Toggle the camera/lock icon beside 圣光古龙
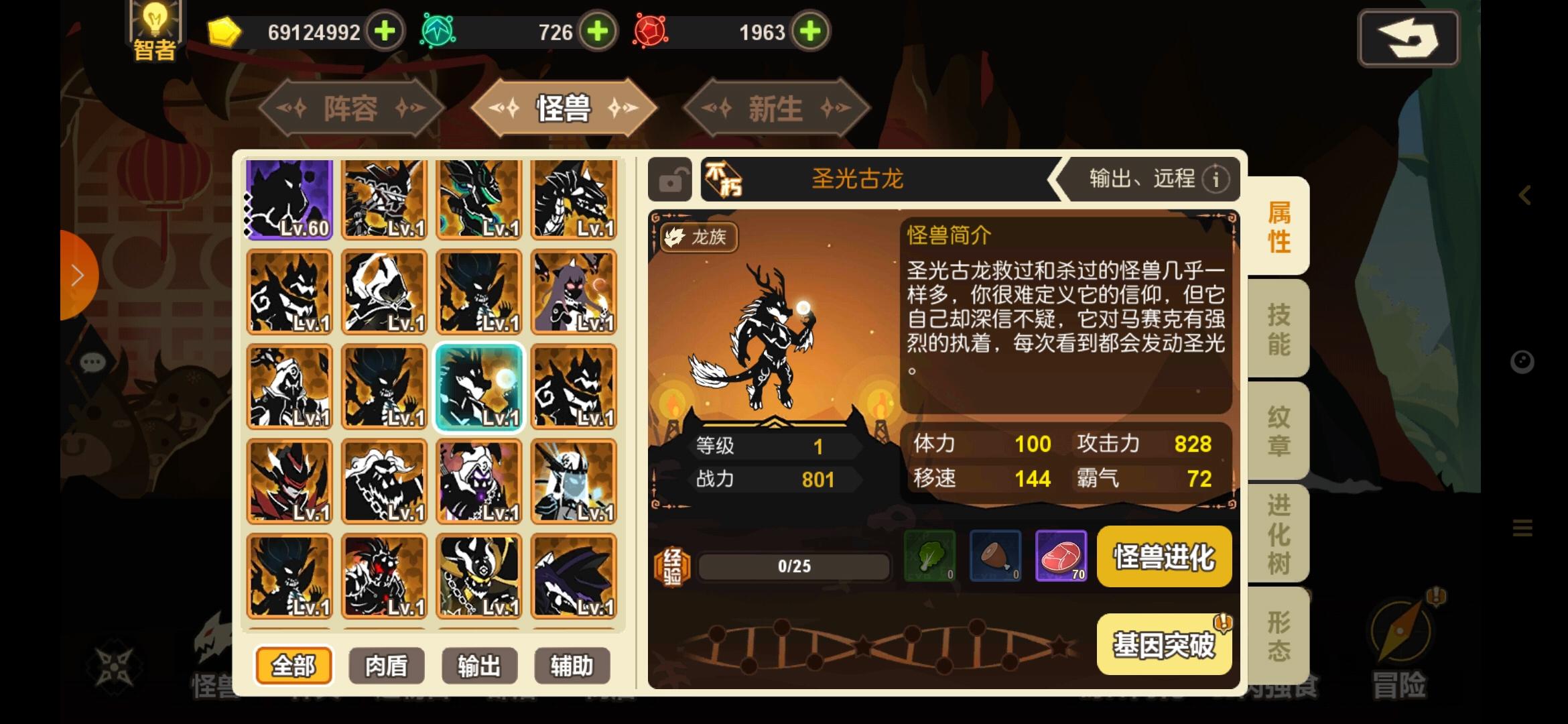The height and width of the screenshot is (724, 1568). tap(670, 179)
